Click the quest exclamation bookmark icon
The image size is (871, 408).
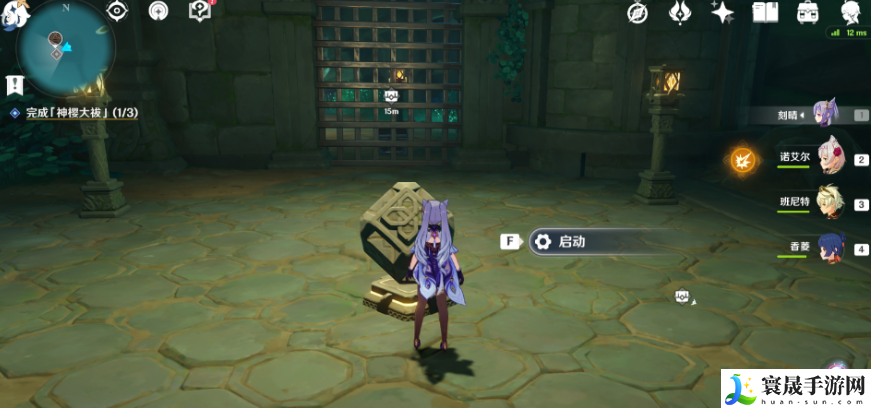(x=13, y=85)
